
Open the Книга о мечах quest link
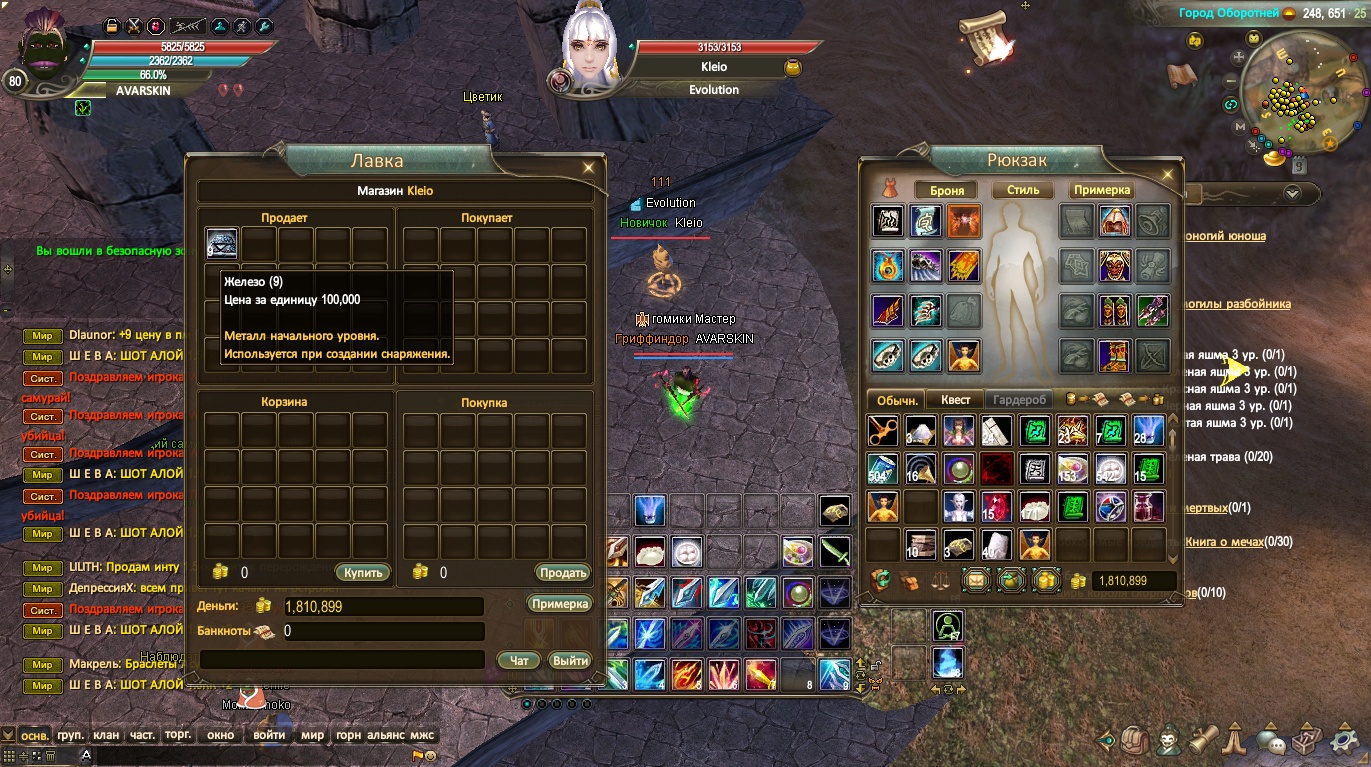pyautogui.click(x=1224, y=541)
